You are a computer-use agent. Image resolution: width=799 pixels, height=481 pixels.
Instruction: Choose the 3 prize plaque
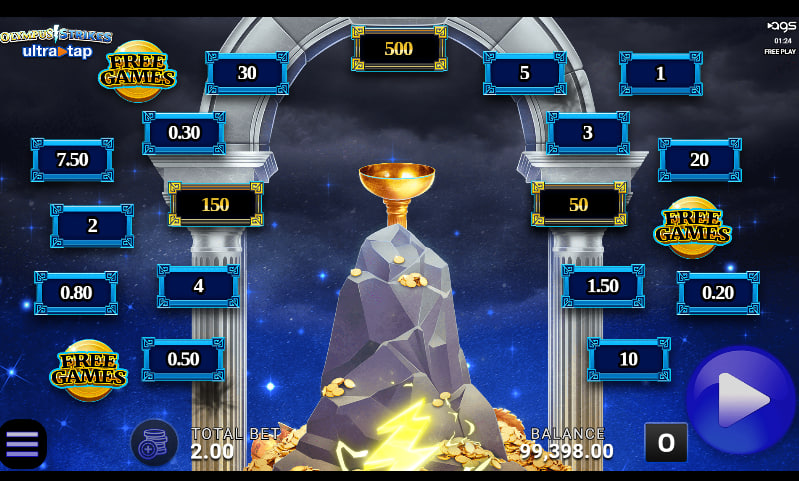[x=588, y=133]
